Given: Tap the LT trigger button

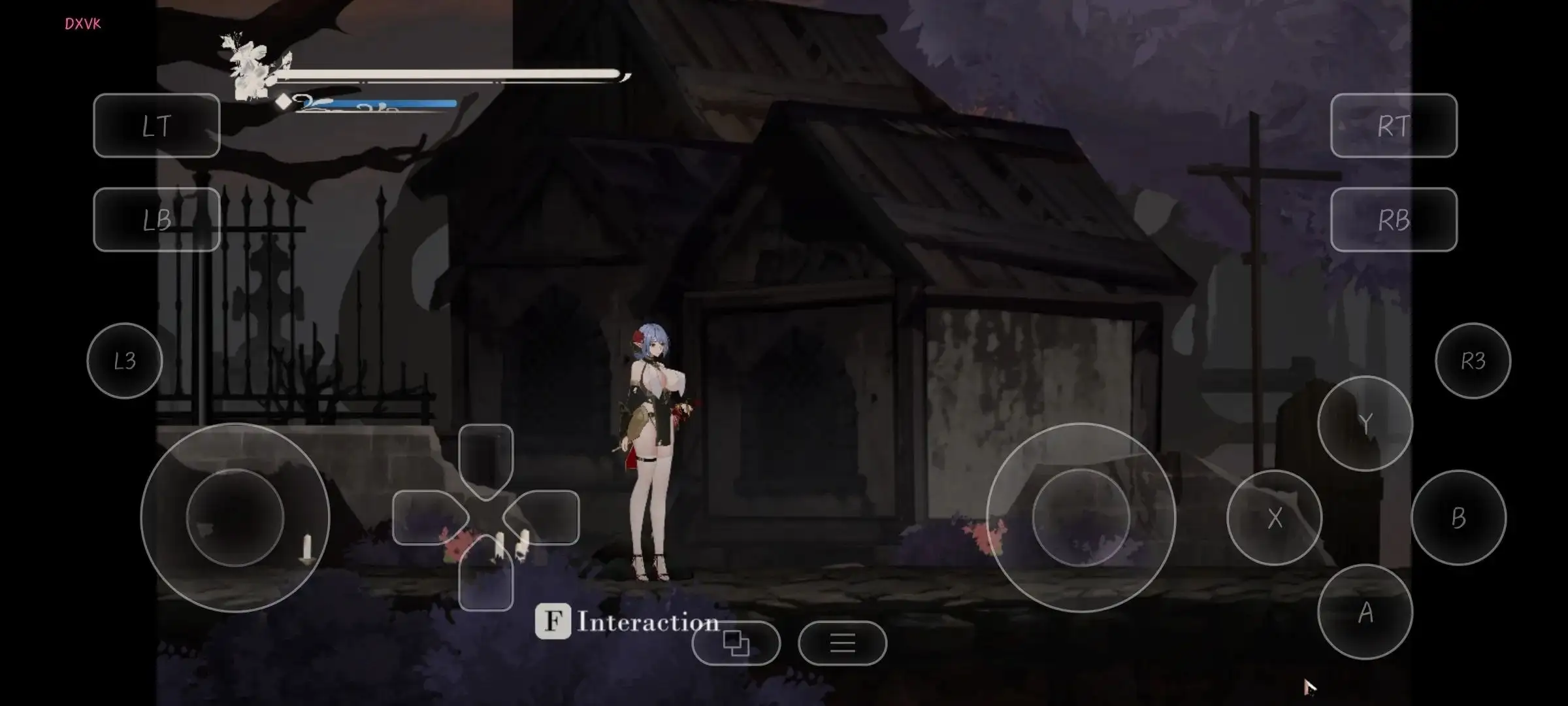Looking at the screenshot, I should point(157,126).
